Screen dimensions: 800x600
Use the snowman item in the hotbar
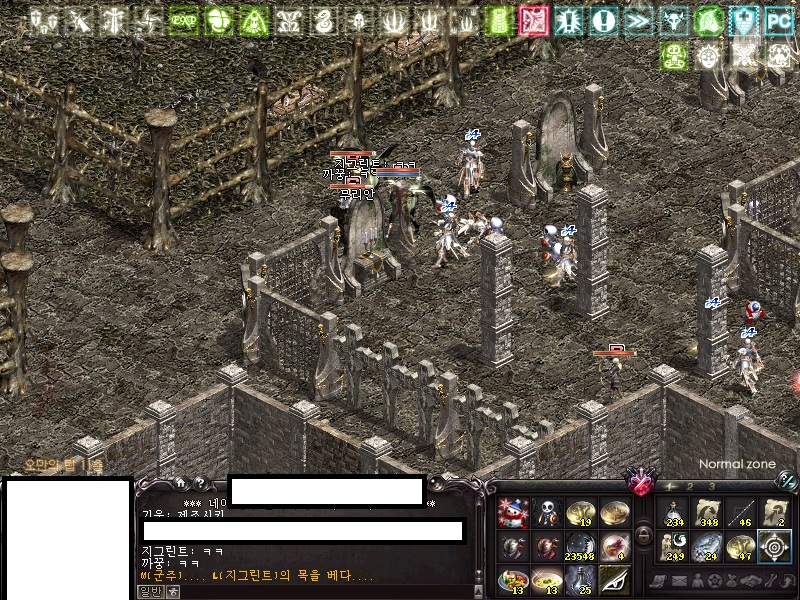click(513, 513)
